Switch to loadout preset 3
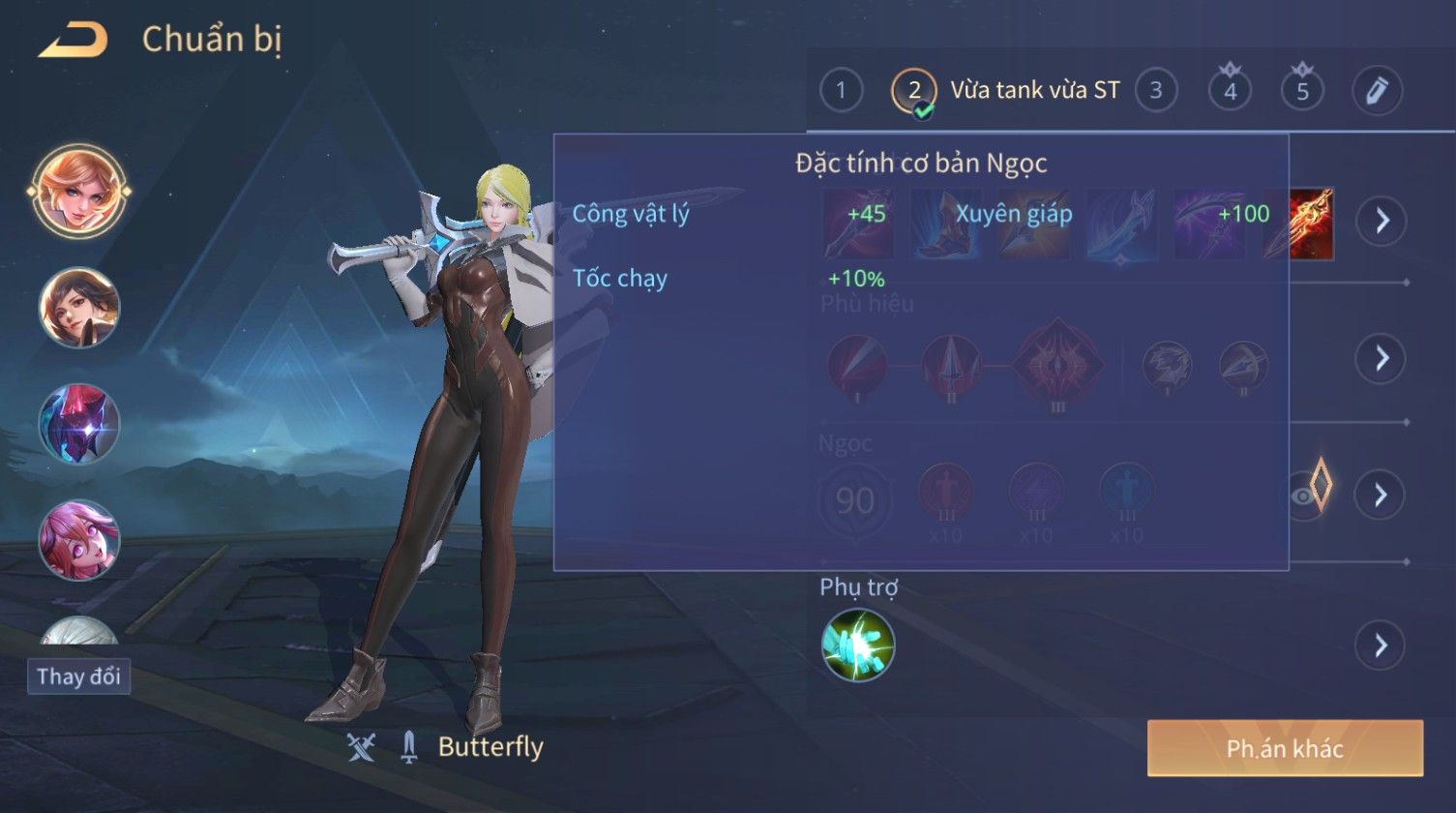 click(1155, 91)
